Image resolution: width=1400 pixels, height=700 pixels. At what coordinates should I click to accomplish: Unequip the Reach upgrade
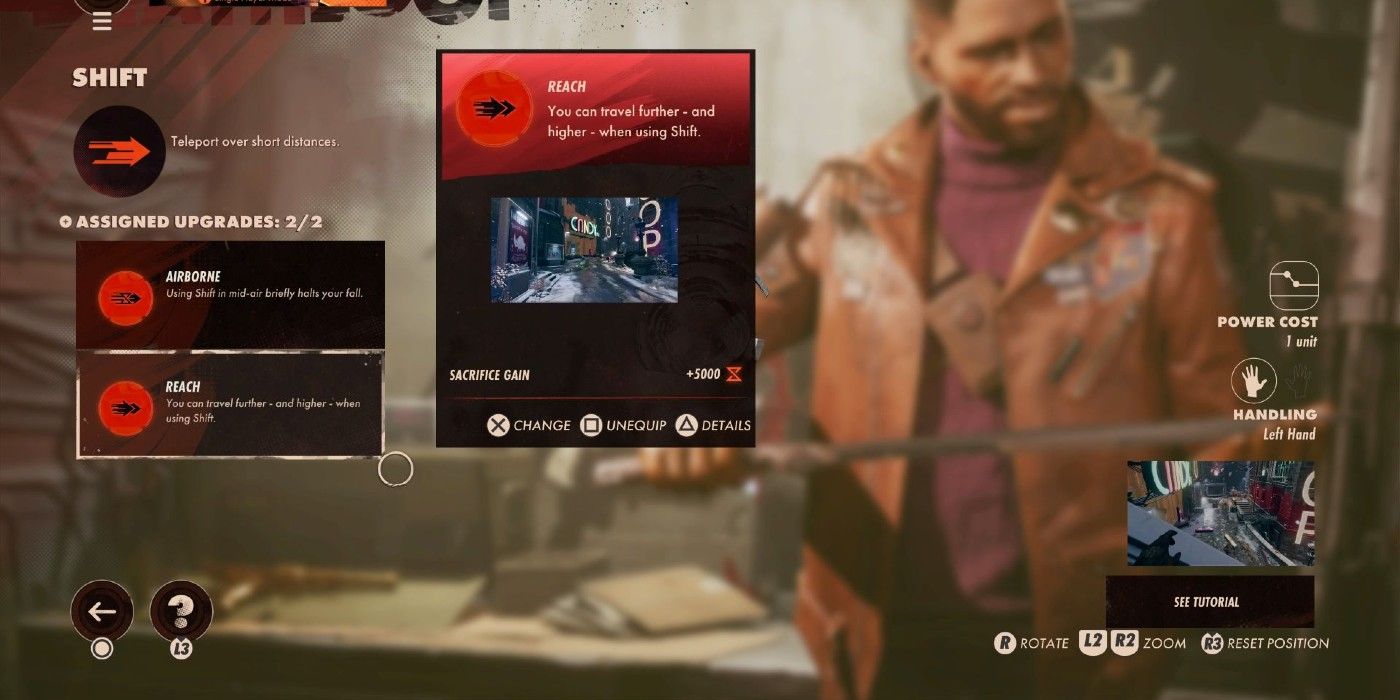coord(623,425)
